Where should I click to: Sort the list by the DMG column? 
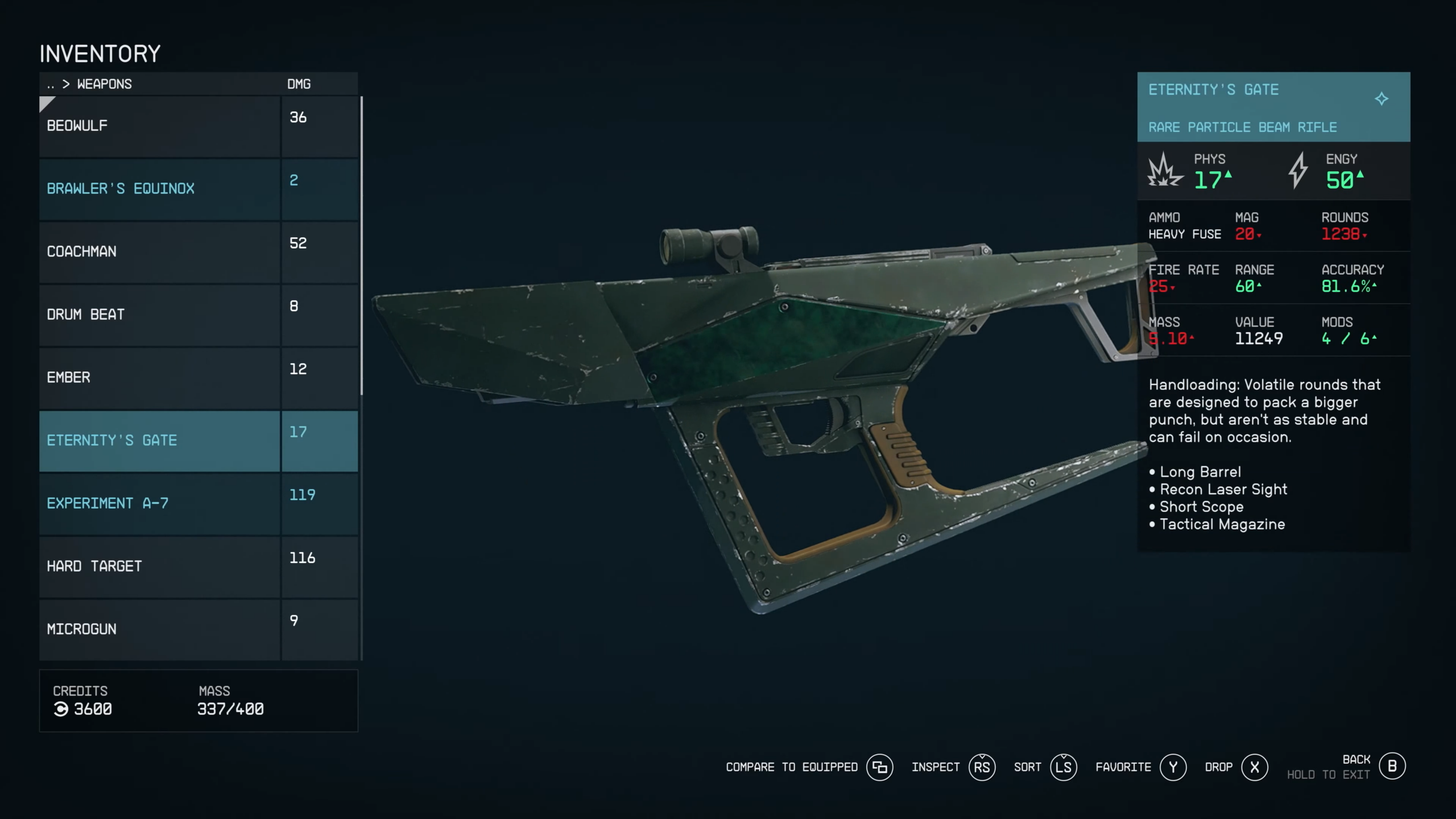tap(299, 84)
